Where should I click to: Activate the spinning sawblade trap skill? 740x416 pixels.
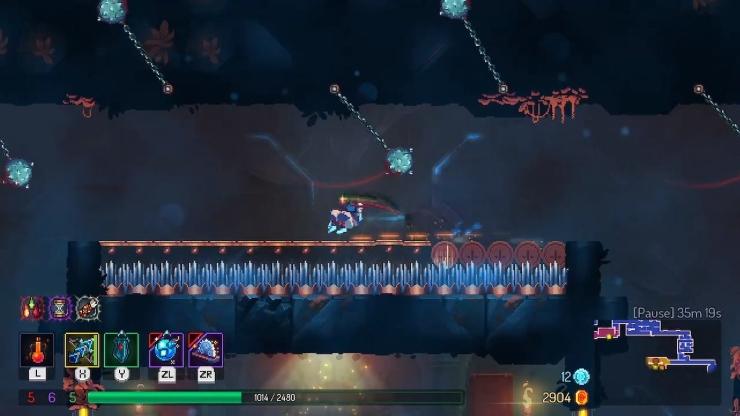click(205, 350)
